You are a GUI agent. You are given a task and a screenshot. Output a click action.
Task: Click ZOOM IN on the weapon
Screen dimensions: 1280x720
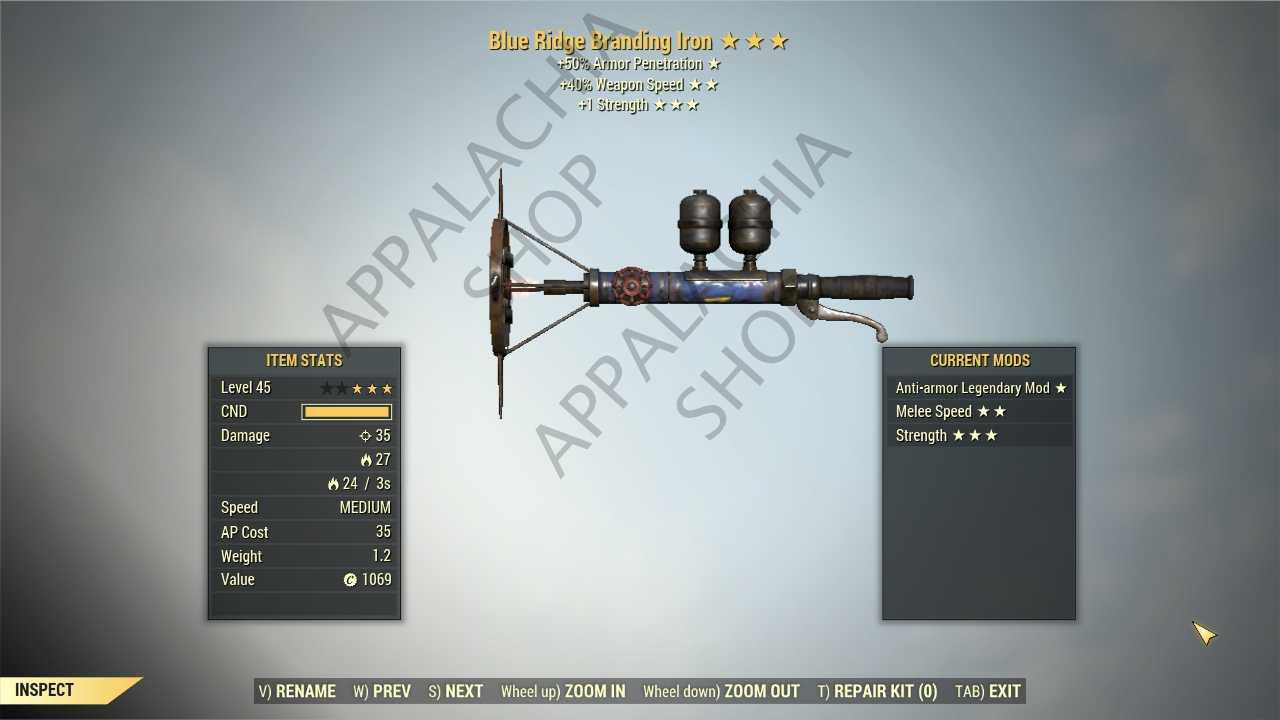click(x=563, y=691)
